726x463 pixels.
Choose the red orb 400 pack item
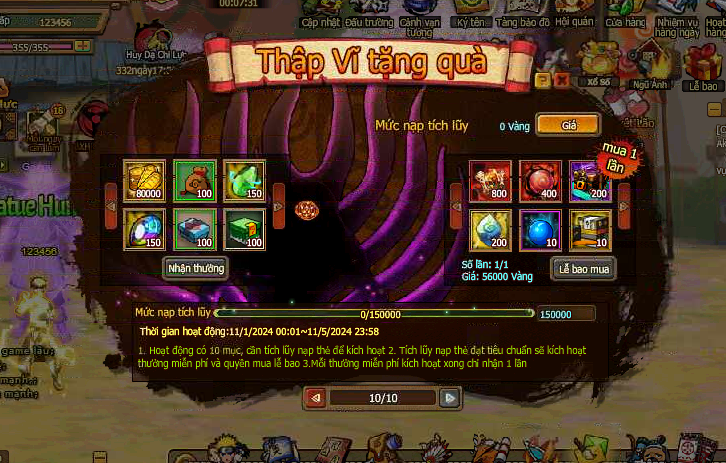pos(540,180)
